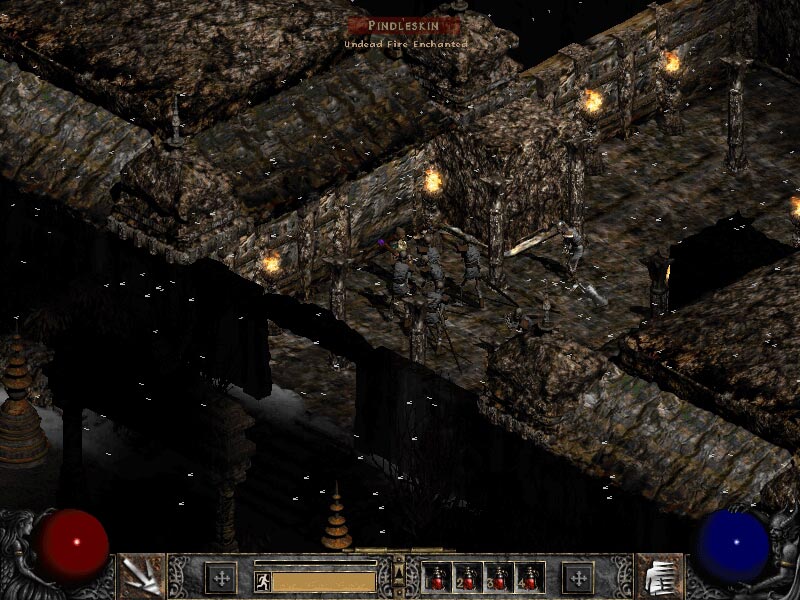Drink the red potion in belt slot 4
Viewport: 800px width, 600px height.
click(x=529, y=578)
